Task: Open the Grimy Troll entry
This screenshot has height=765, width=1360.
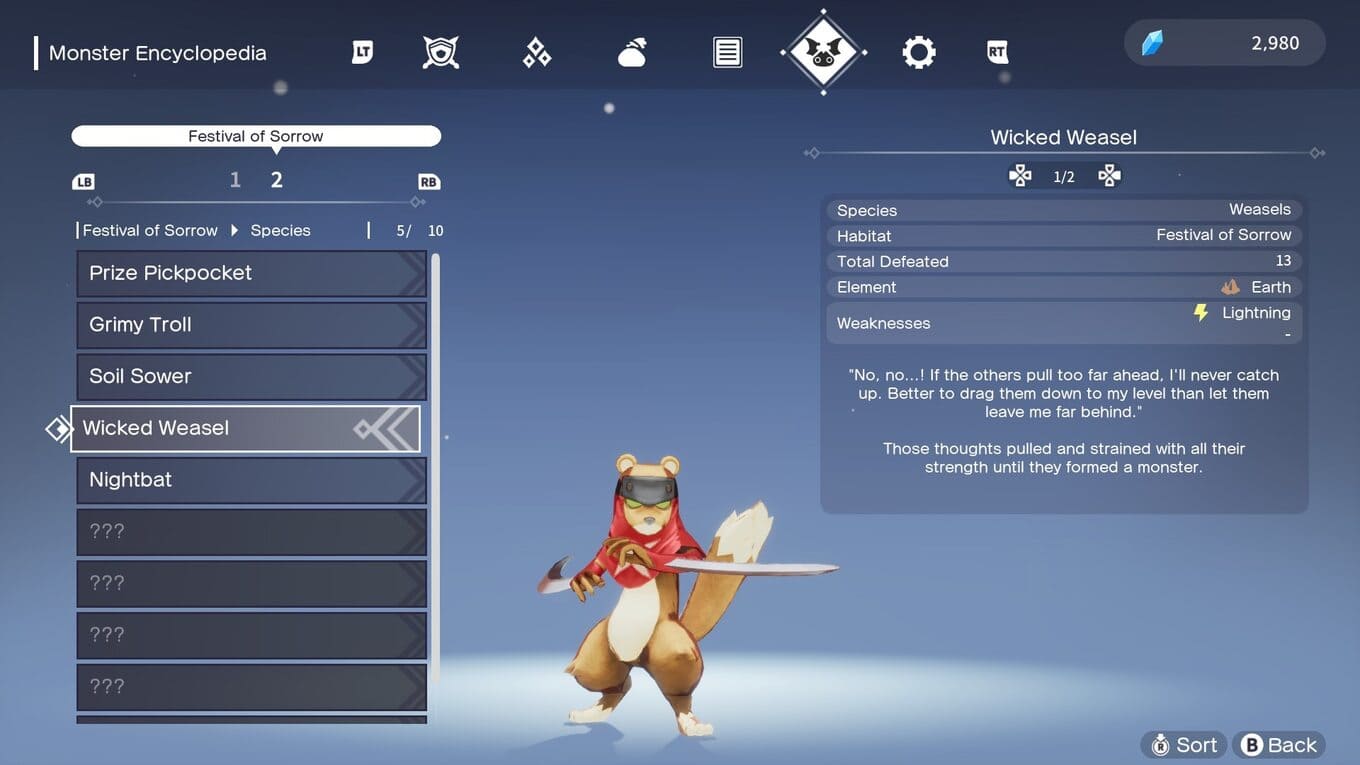Action: (251, 325)
